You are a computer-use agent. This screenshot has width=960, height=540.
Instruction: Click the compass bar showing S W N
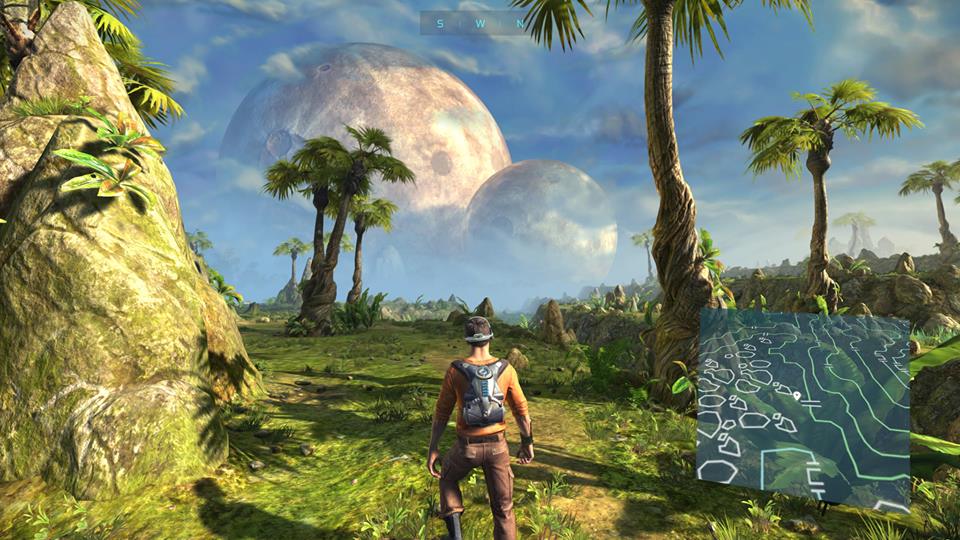[474, 23]
